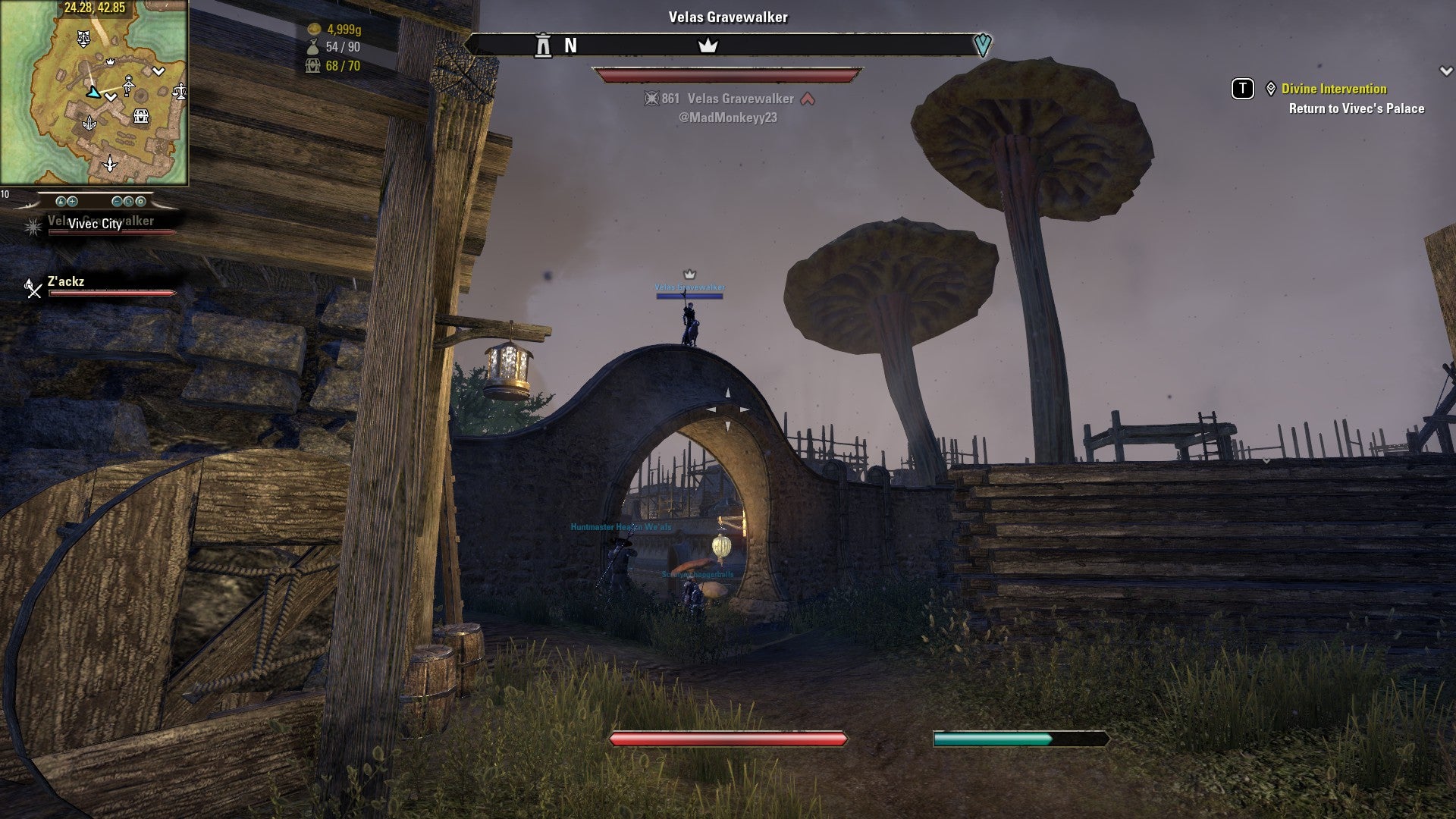Toggle the round button rightmost under the minimap
Viewport: 1456px width, 819px height.
[141, 202]
